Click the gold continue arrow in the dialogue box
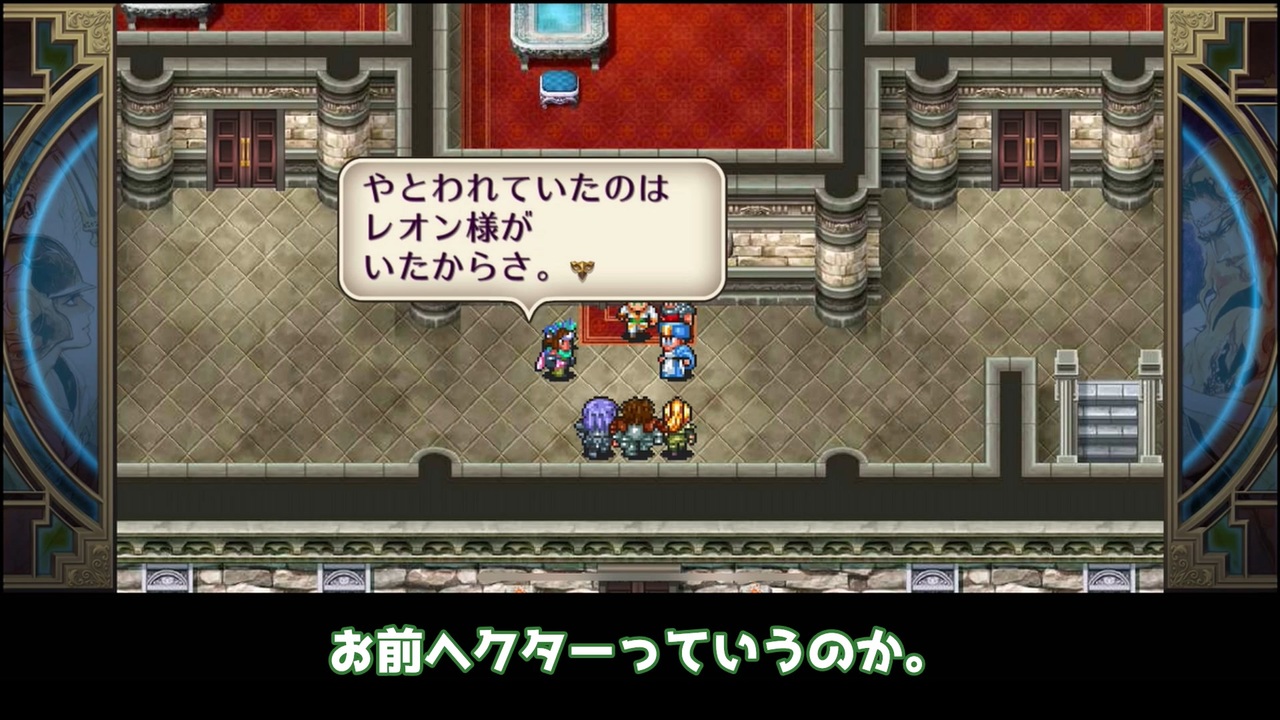 [x=580, y=268]
